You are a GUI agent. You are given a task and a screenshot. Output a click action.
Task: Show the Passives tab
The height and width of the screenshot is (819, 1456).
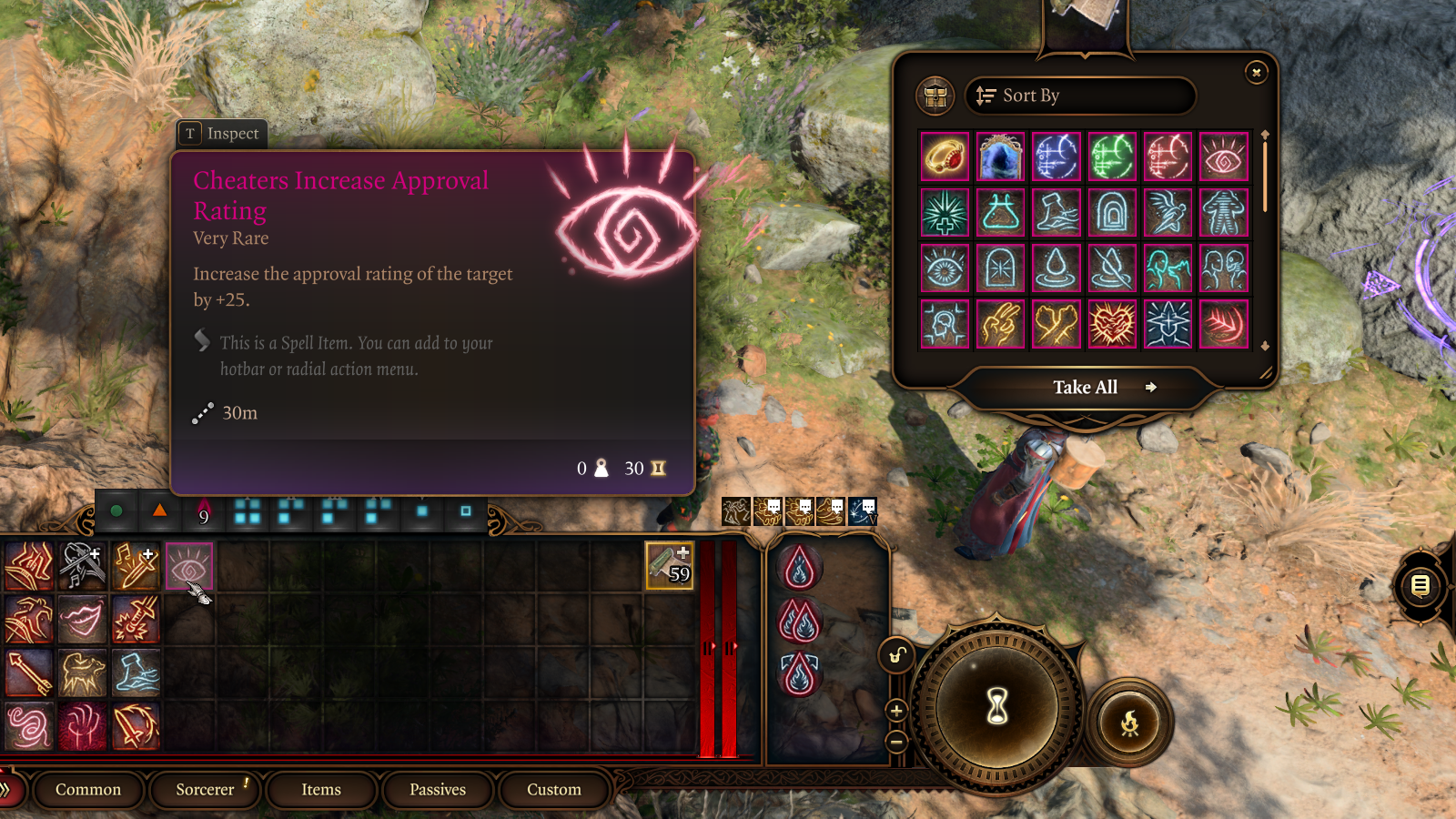[x=438, y=790]
